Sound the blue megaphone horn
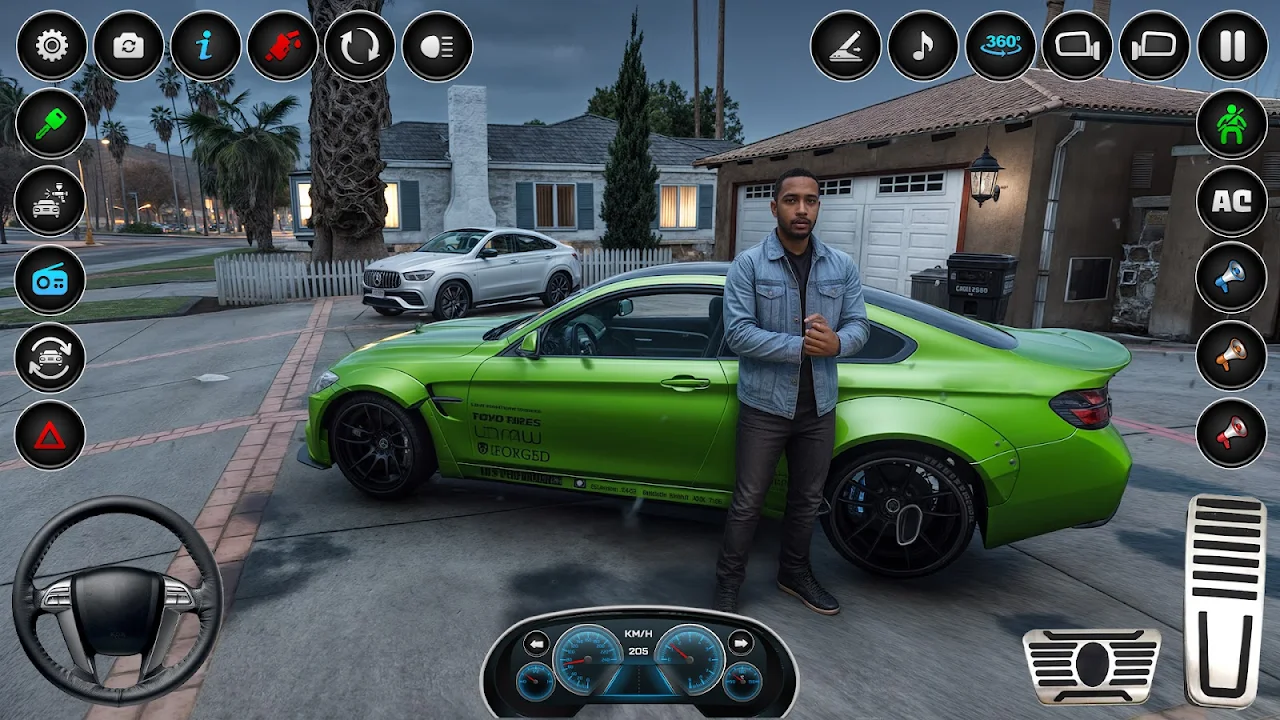This screenshot has width=1280, height=720. [1232, 278]
